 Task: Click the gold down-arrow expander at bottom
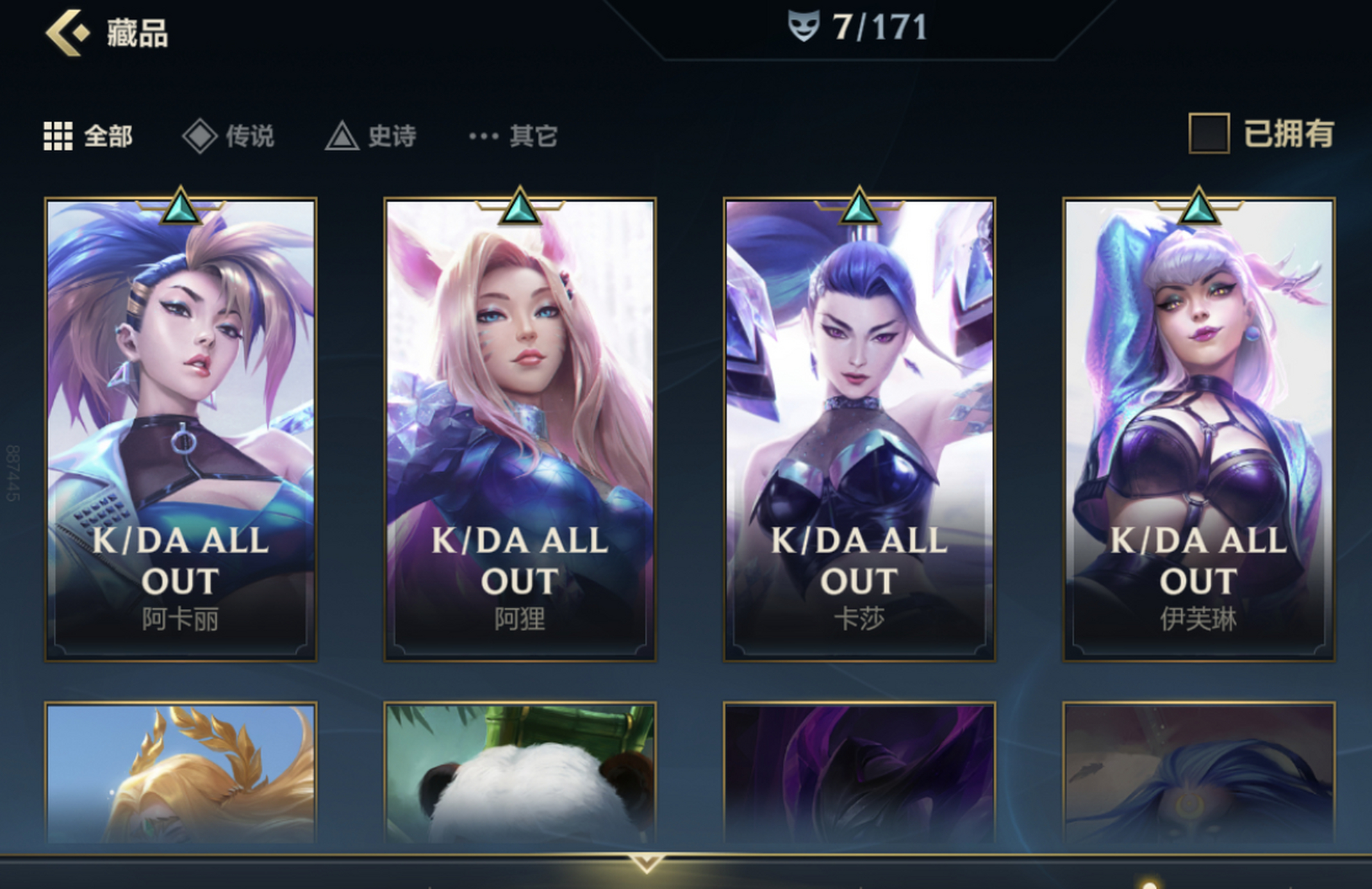pos(646,863)
